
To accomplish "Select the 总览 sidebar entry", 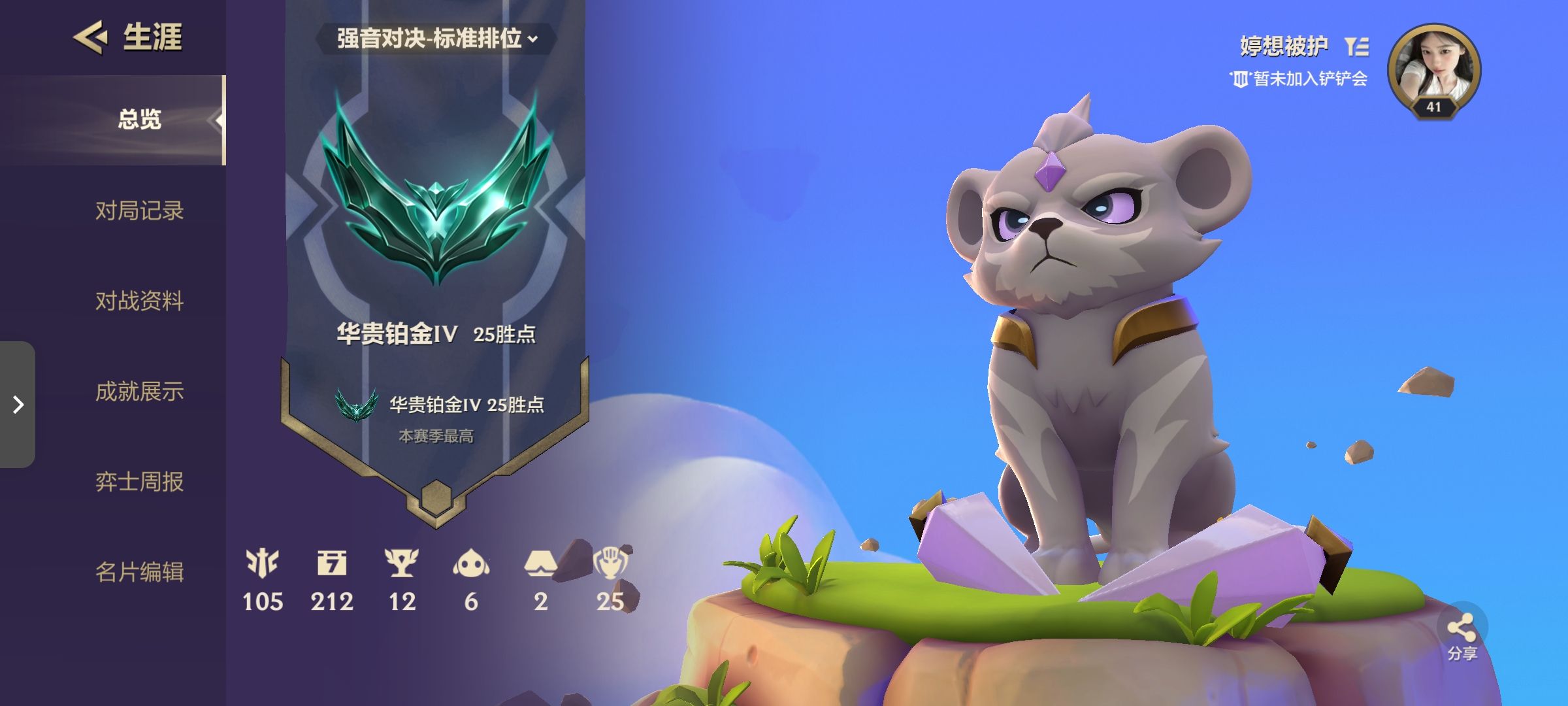I will click(141, 121).
